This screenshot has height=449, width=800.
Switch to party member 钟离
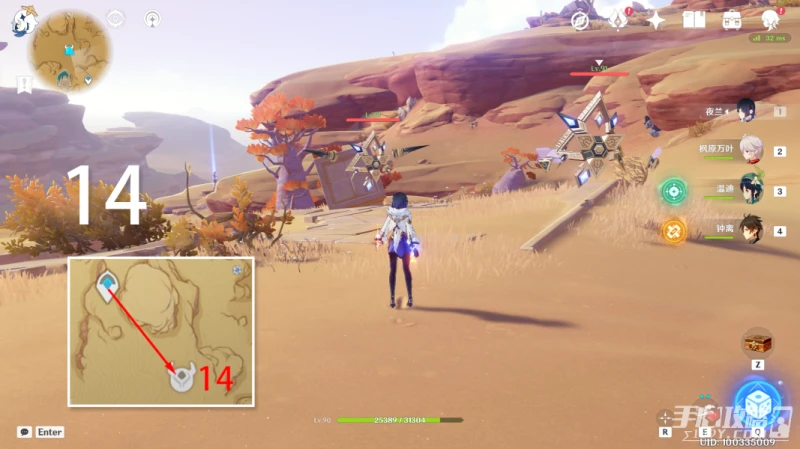click(750, 229)
